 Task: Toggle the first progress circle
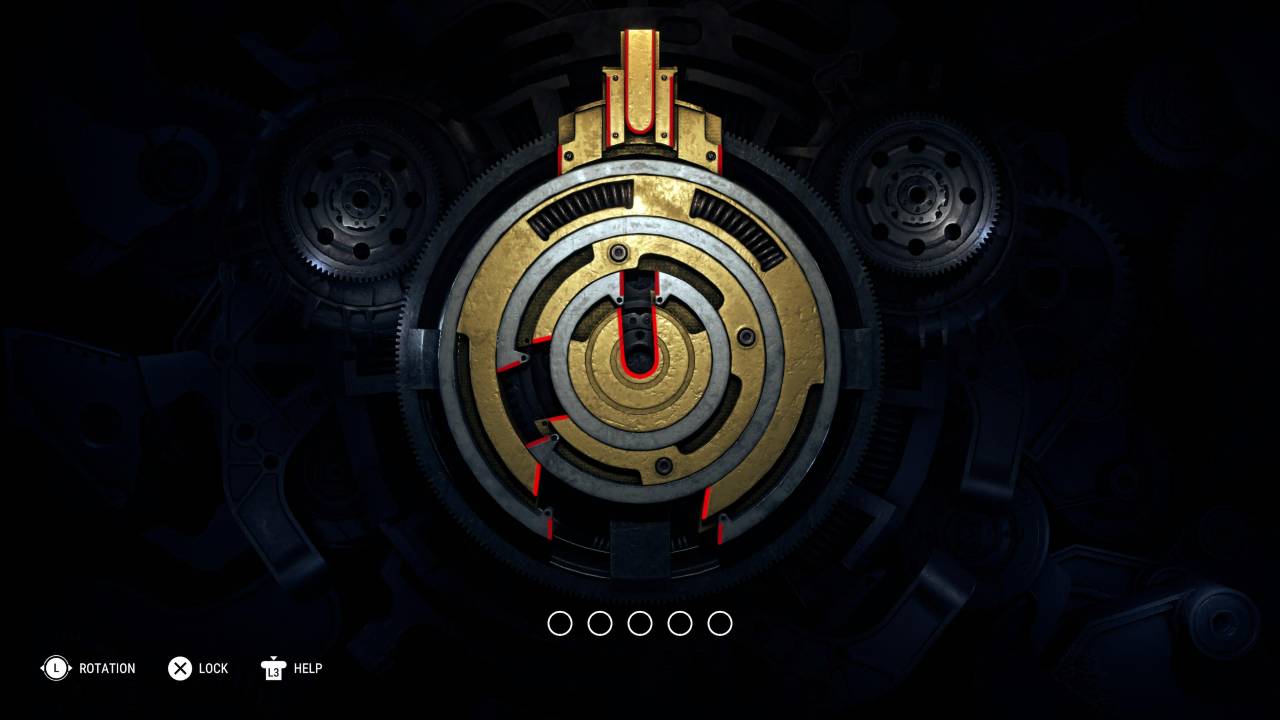point(562,623)
